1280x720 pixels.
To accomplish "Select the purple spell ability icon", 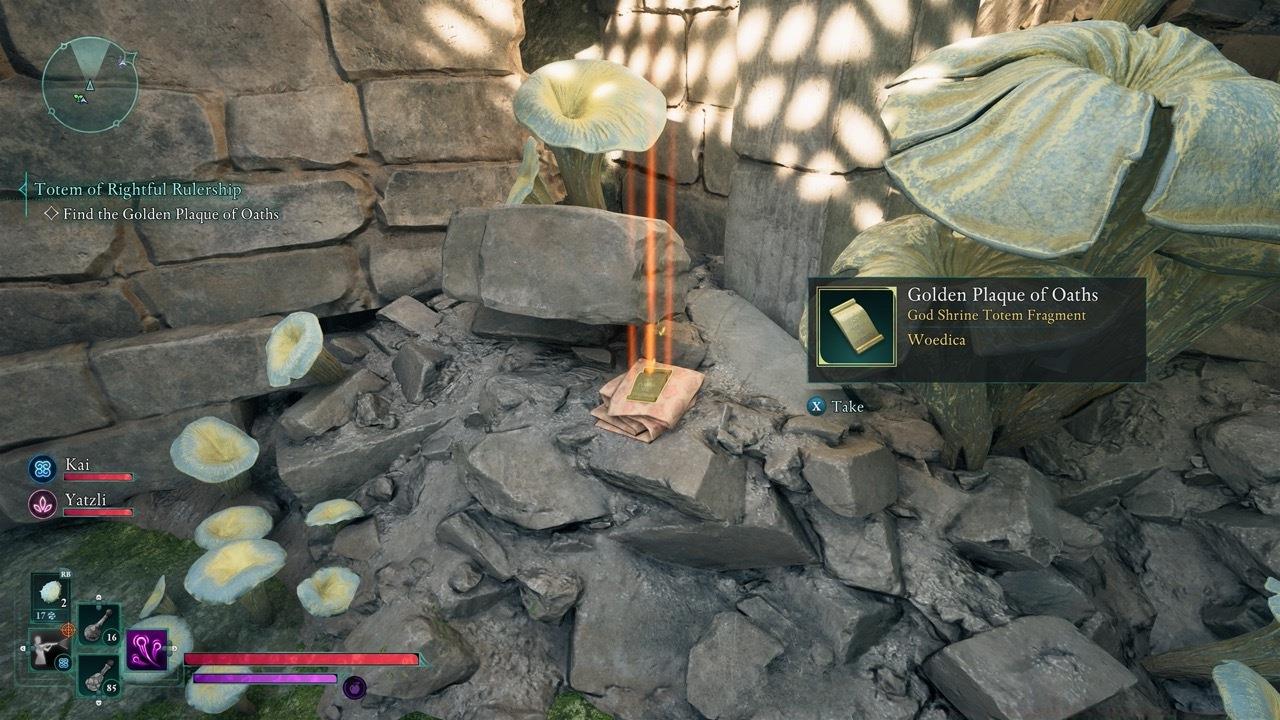I will (x=147, y=649).
